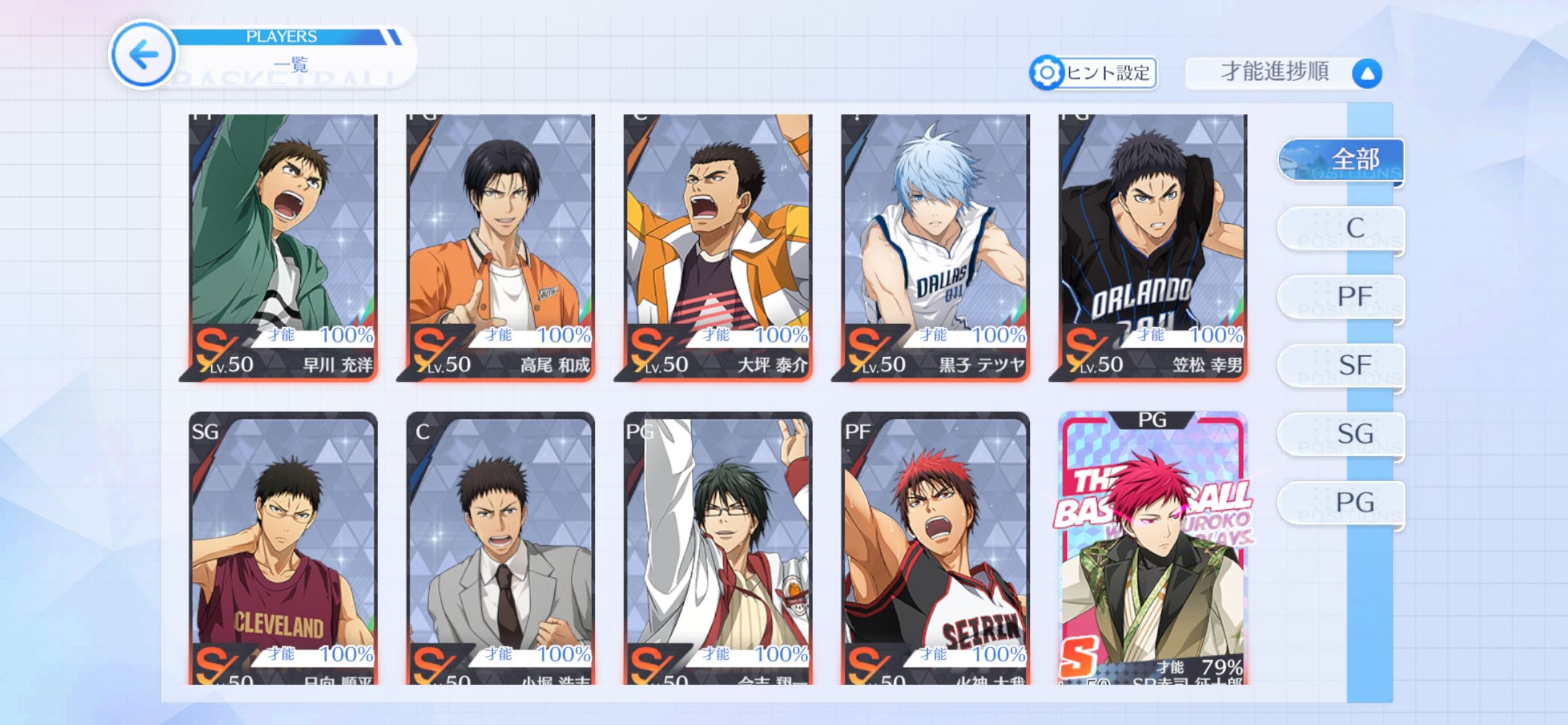Filter players by the PF position
Image resolution: width=1568 pixels, height=725 pixels.
point(1341,298)
